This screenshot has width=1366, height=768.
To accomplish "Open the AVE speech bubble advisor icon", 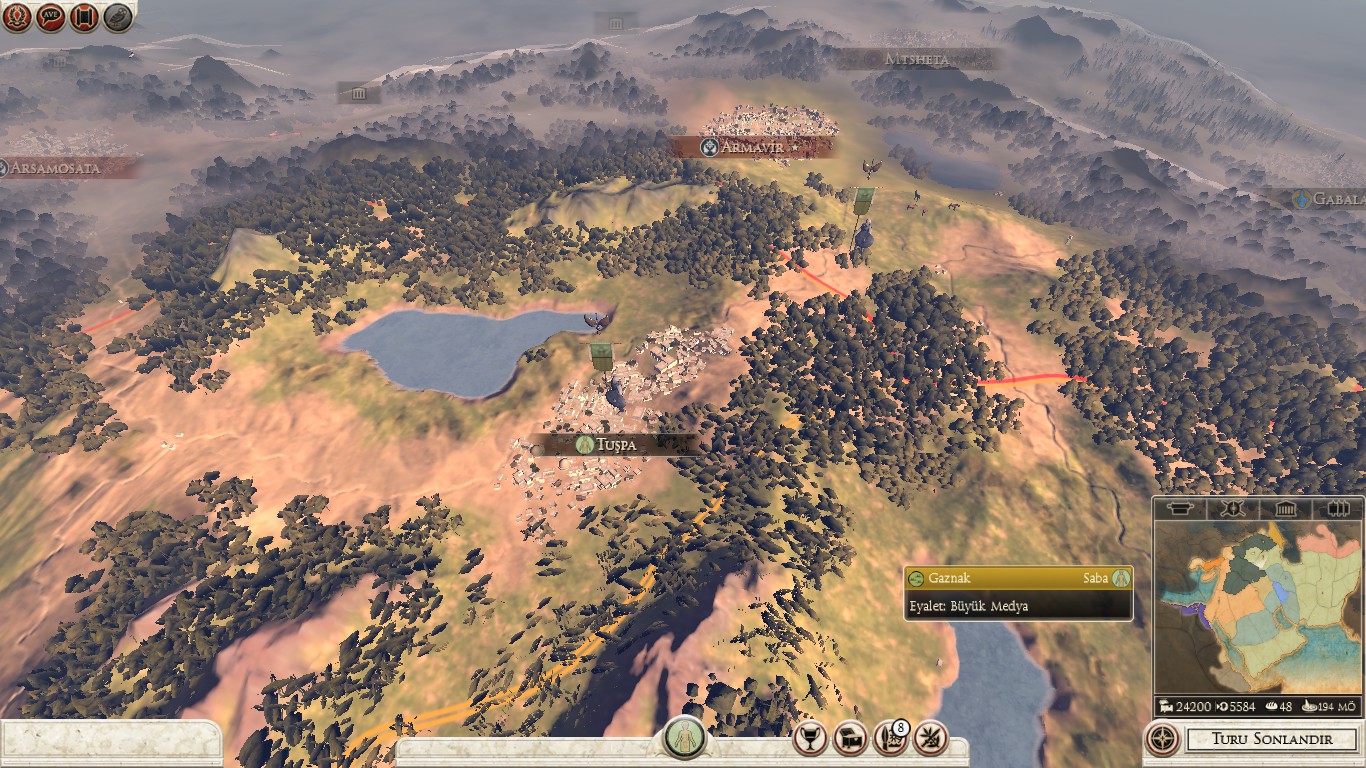I will [51, 17].
